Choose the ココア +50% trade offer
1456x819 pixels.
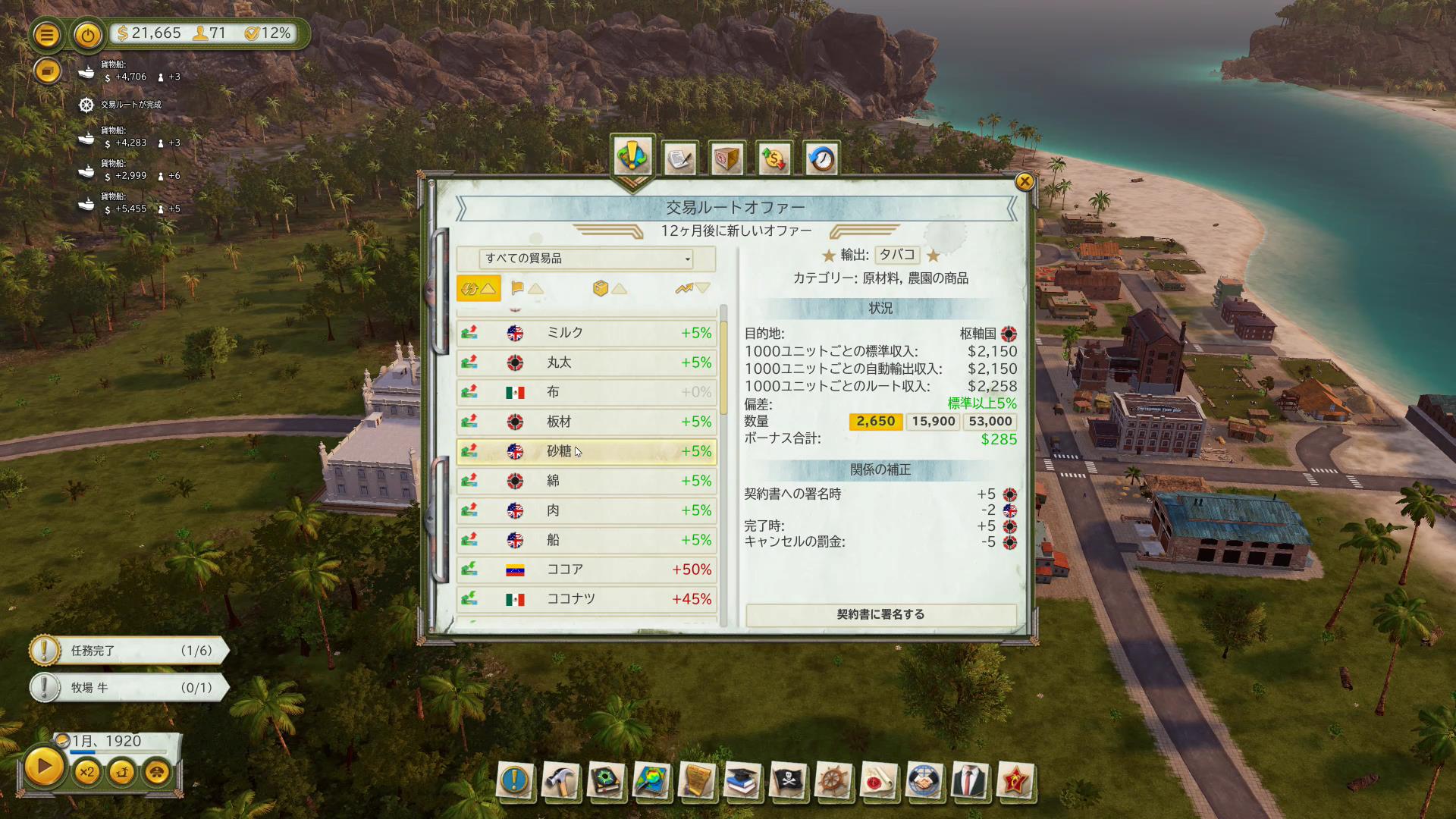click(x=586, y=570)
